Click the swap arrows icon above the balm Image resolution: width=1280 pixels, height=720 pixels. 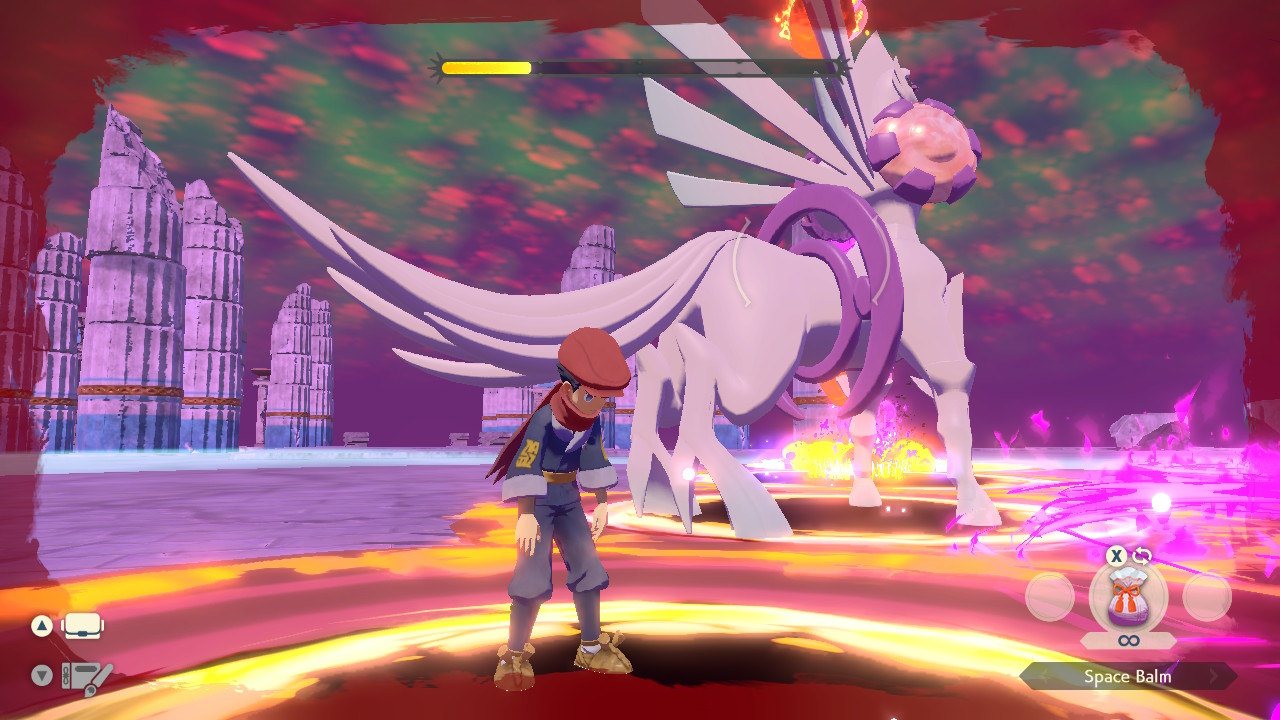click(1142, 556)
